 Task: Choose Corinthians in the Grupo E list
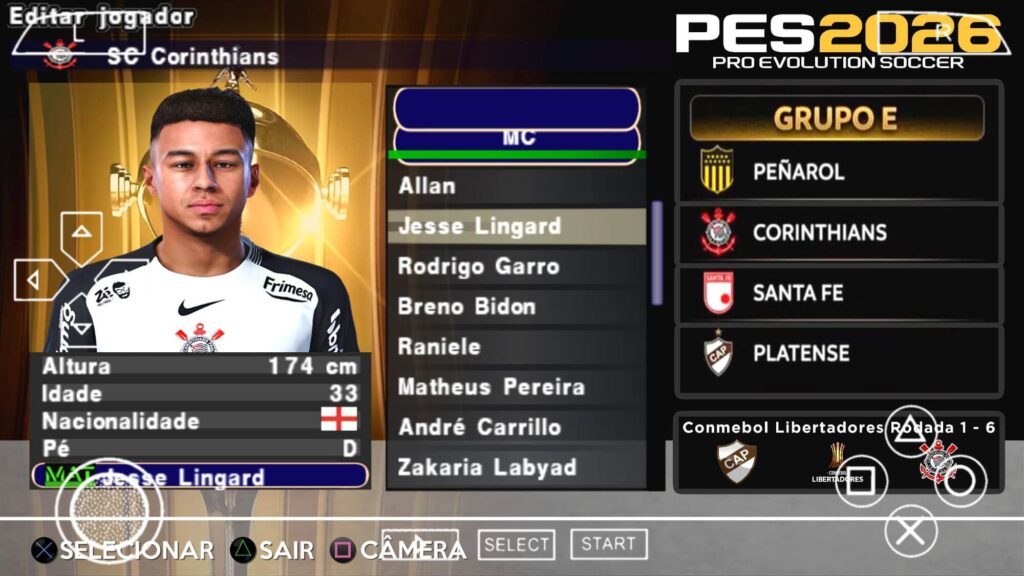[838, 233]
